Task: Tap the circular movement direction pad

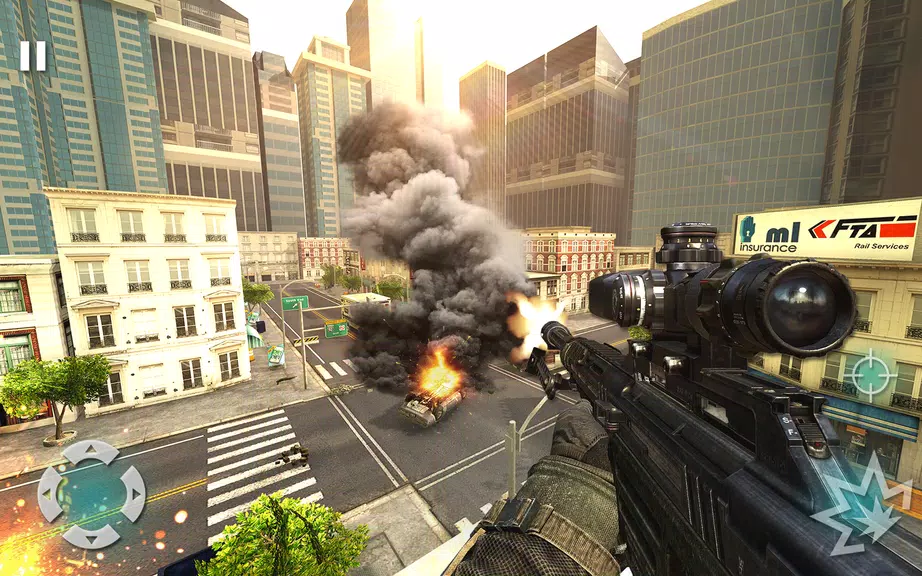Action: [x=91, y=494]
